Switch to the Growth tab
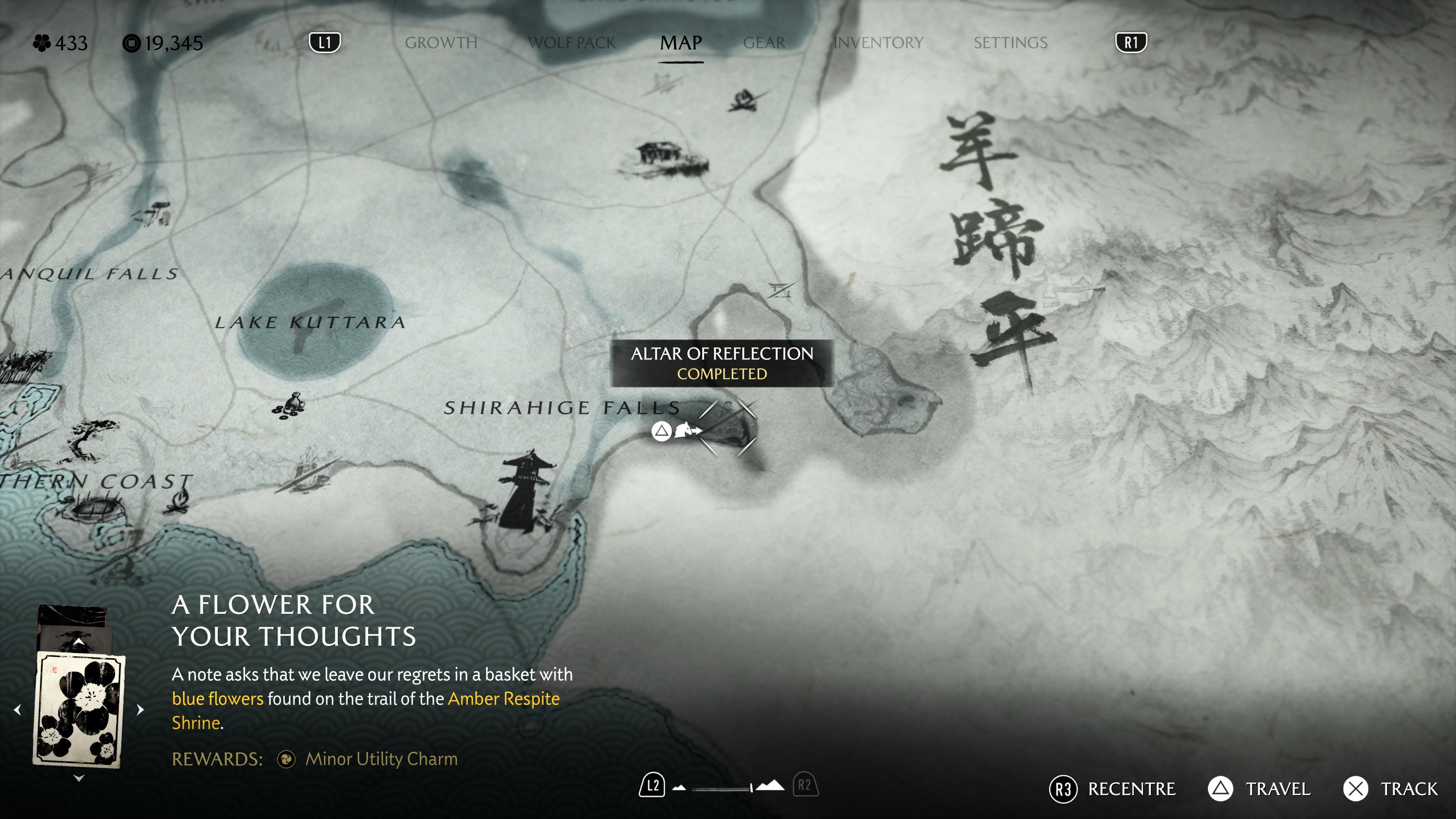1456x819 pixels. [x=441, y=43]
